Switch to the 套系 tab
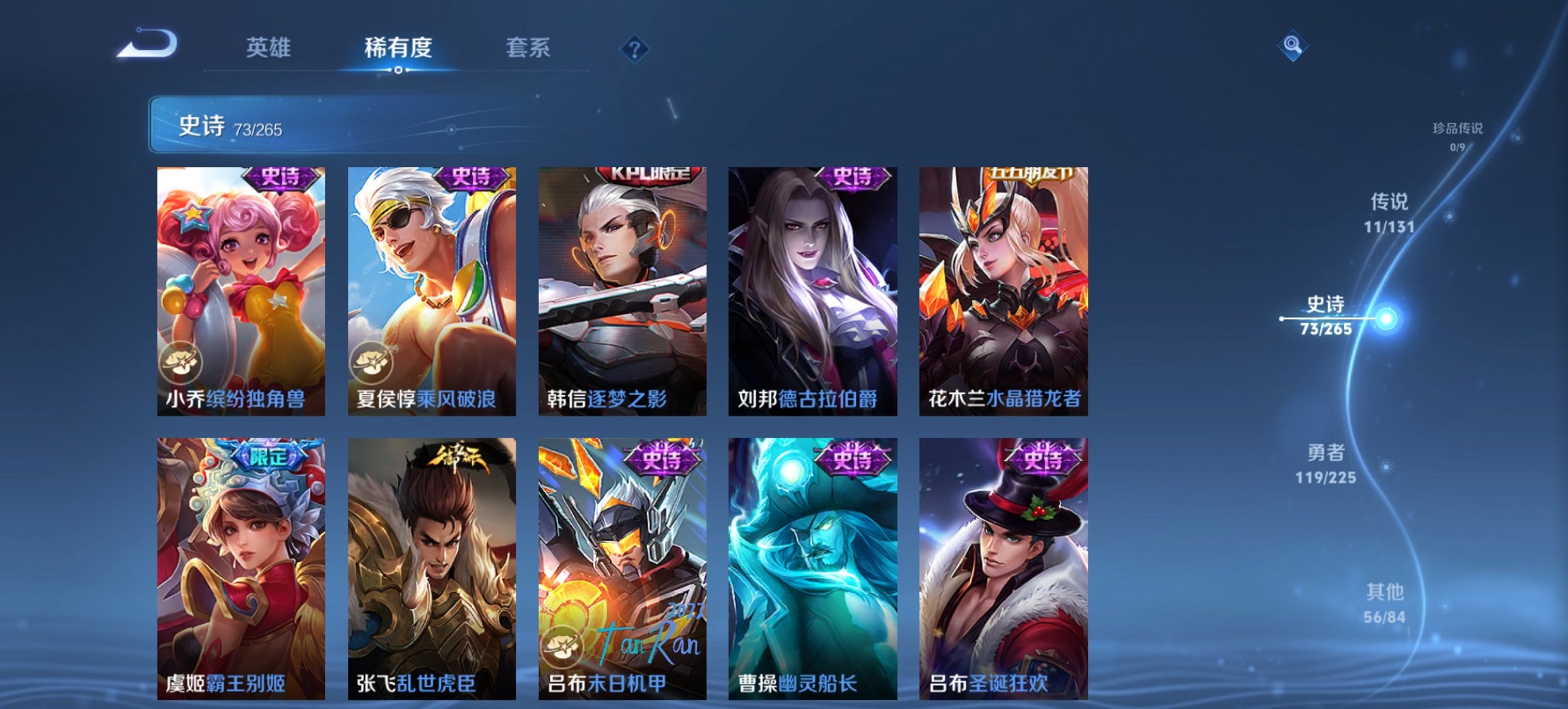This screenshot has height=709, width=1568. pos(528,48)
